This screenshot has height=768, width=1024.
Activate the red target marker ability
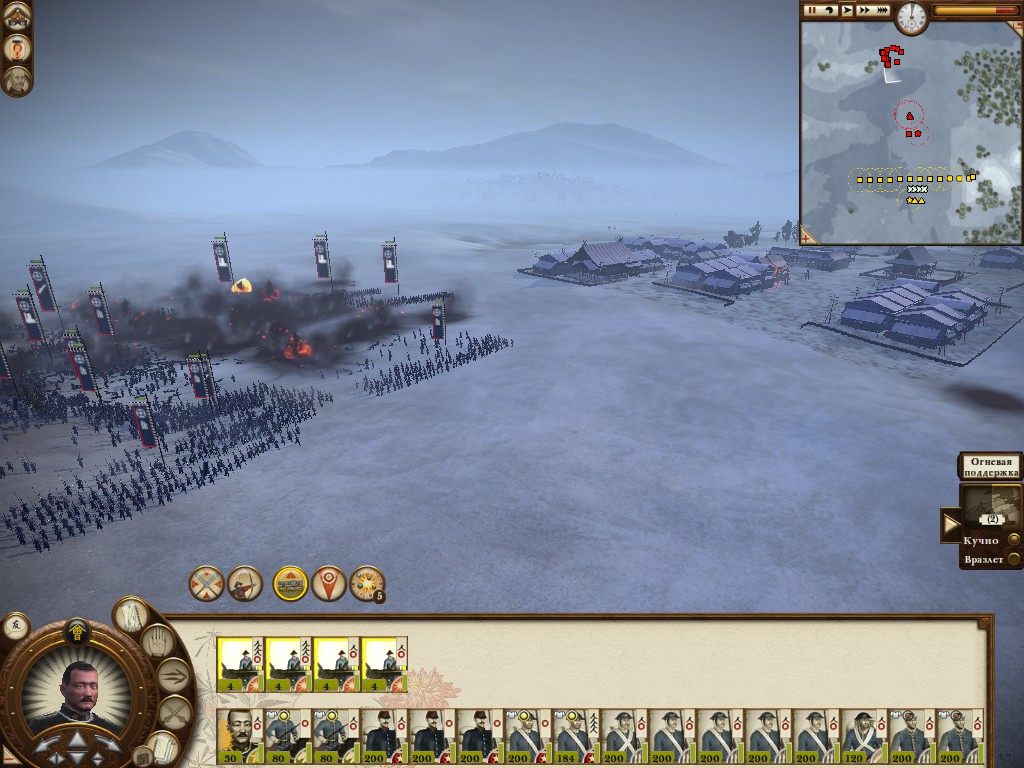coord(329,583)
